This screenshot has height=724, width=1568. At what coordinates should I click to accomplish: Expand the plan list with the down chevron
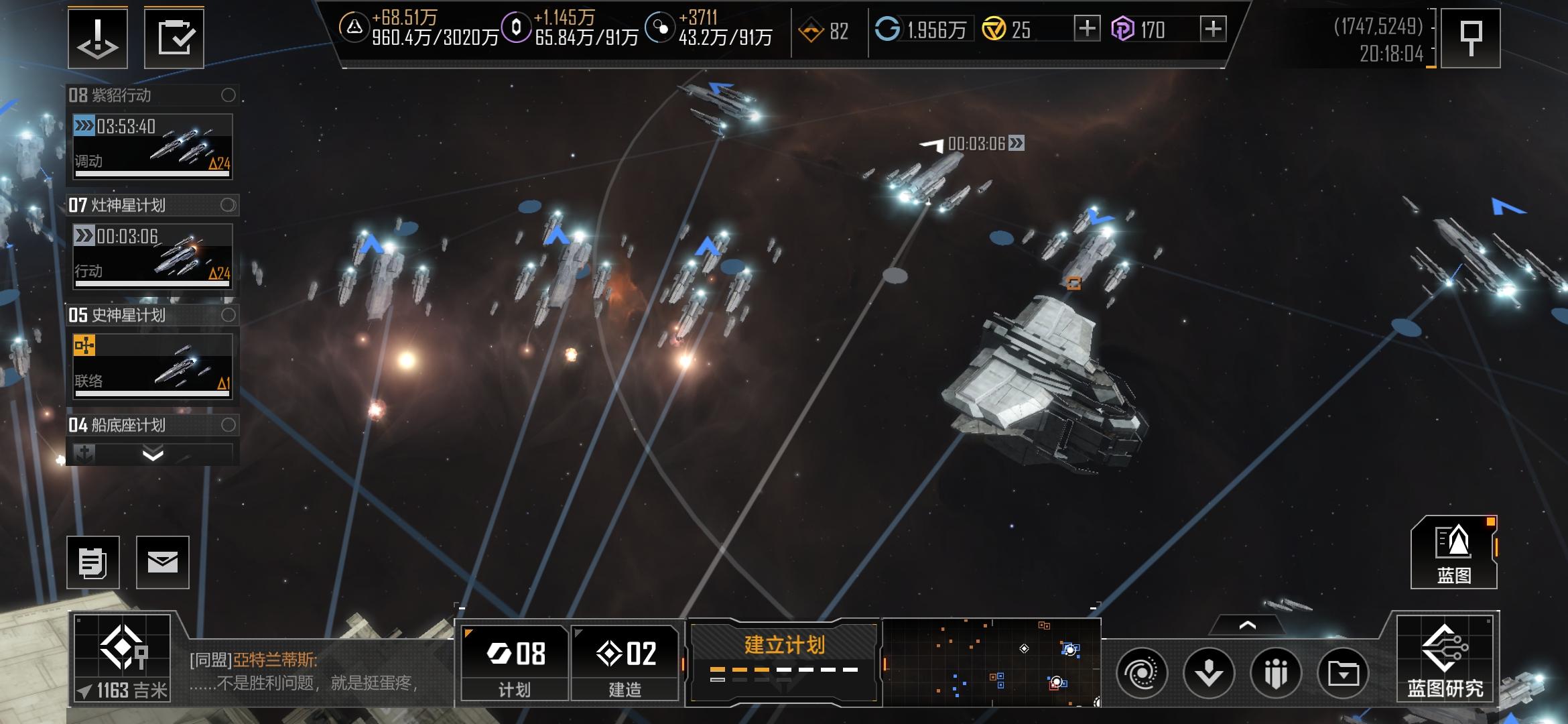153,455
